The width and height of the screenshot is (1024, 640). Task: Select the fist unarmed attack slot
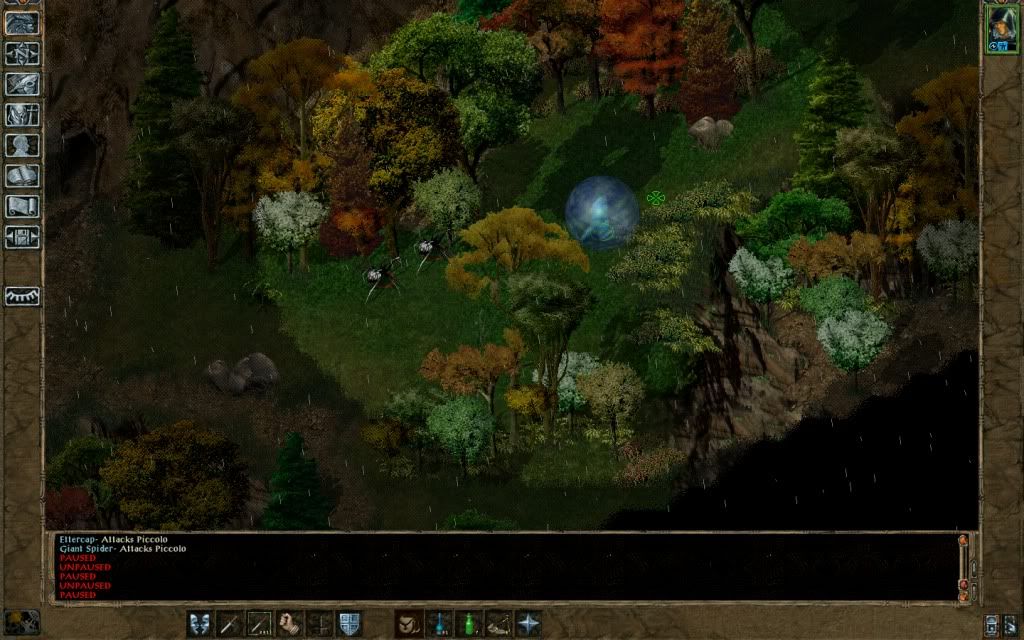coord(290,623)
